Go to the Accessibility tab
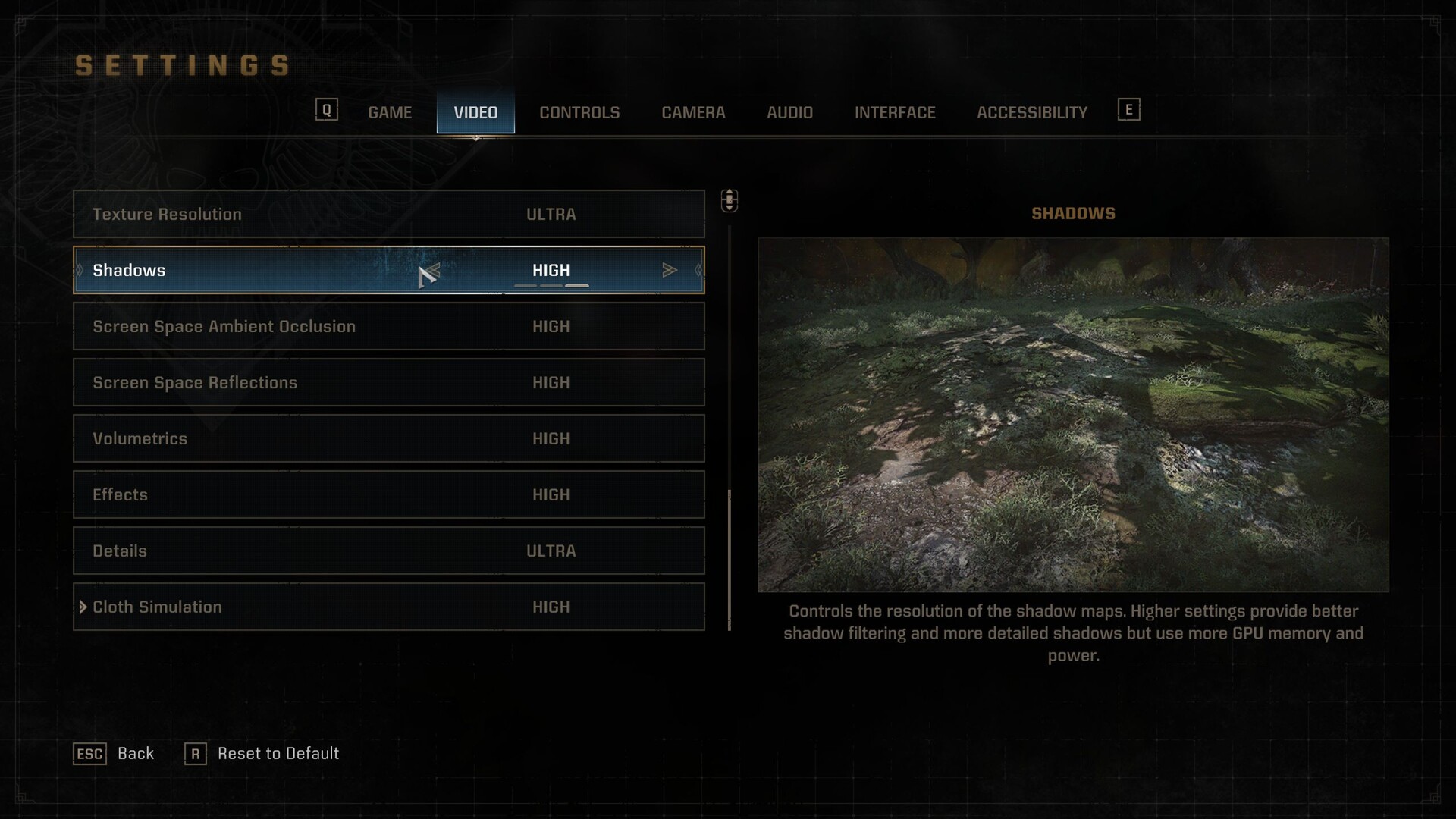The image size is (1456, 819). click(1031, 112)
